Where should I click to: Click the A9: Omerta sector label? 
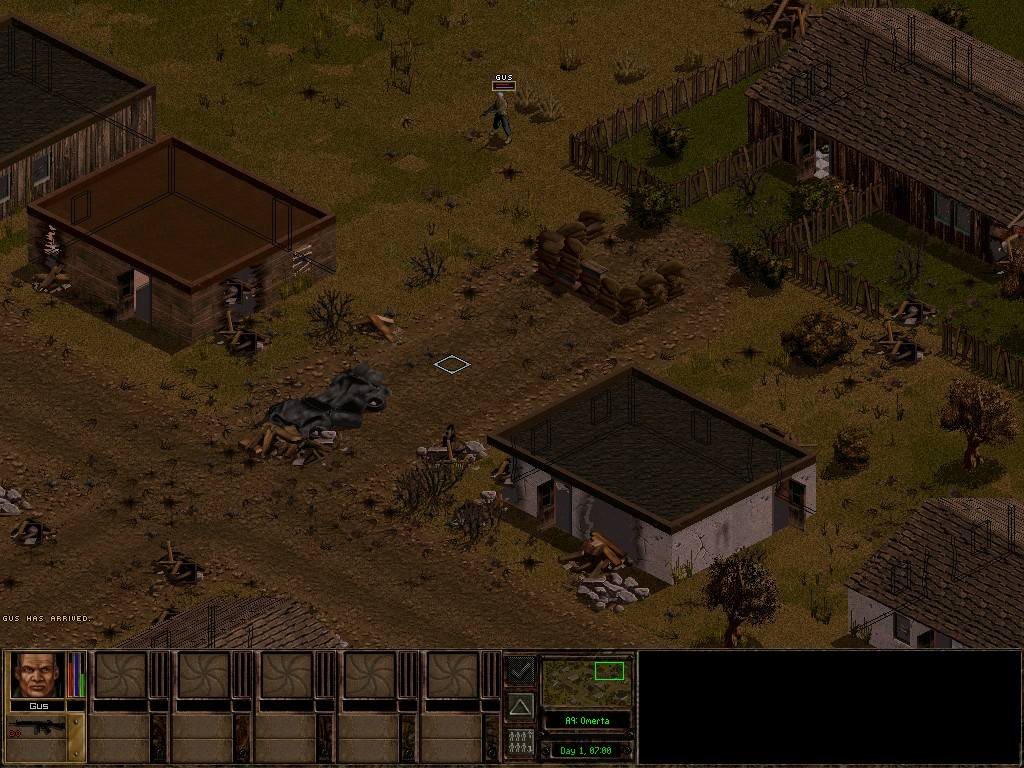pos(586,720)
